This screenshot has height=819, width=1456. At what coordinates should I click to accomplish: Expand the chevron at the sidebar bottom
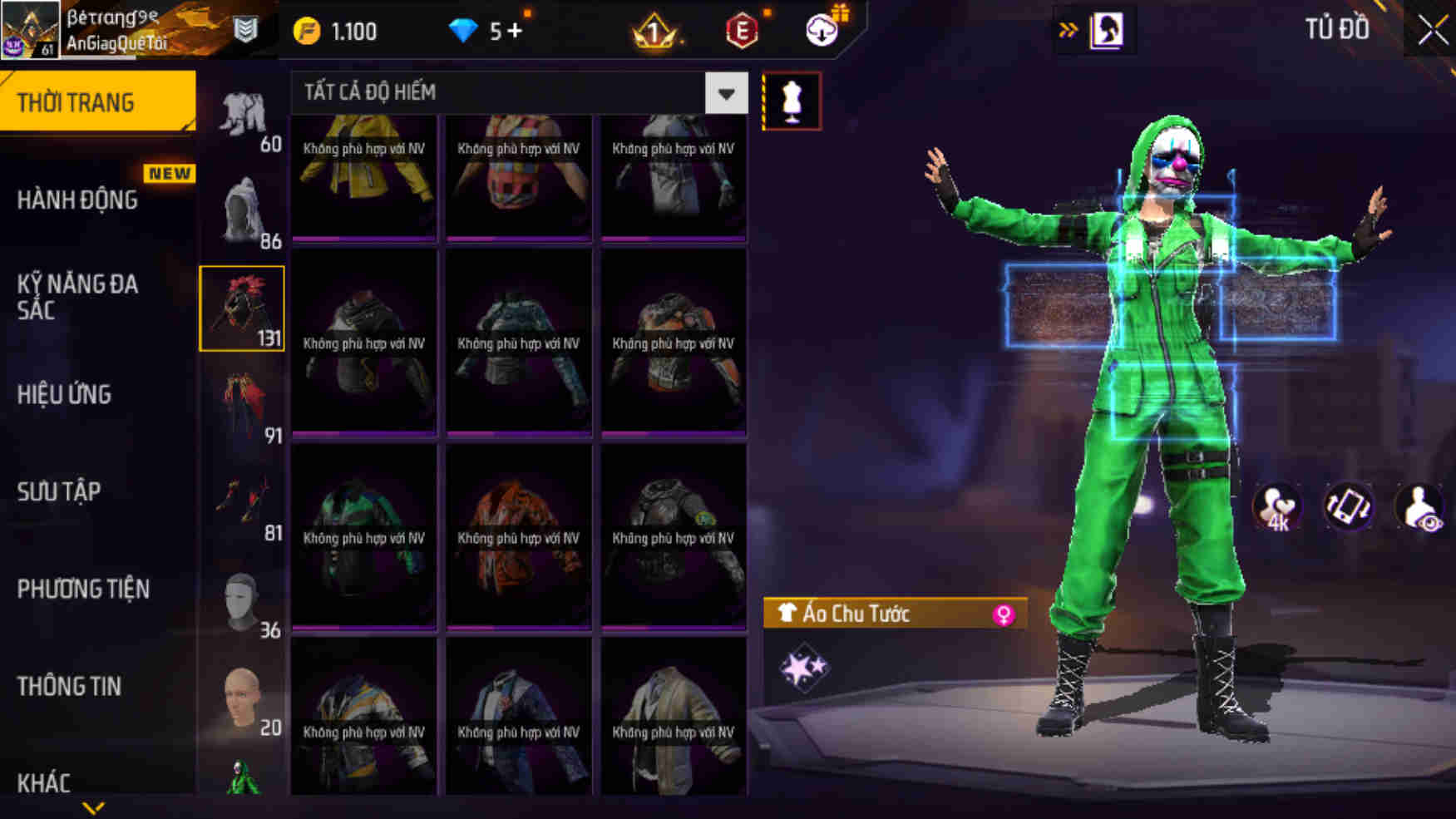pyautogui.click(x=91, y=808)
